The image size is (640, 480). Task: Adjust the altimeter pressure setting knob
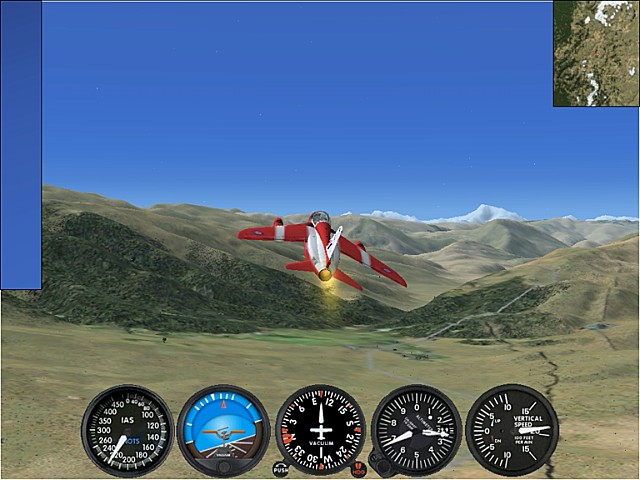point(379,463)
